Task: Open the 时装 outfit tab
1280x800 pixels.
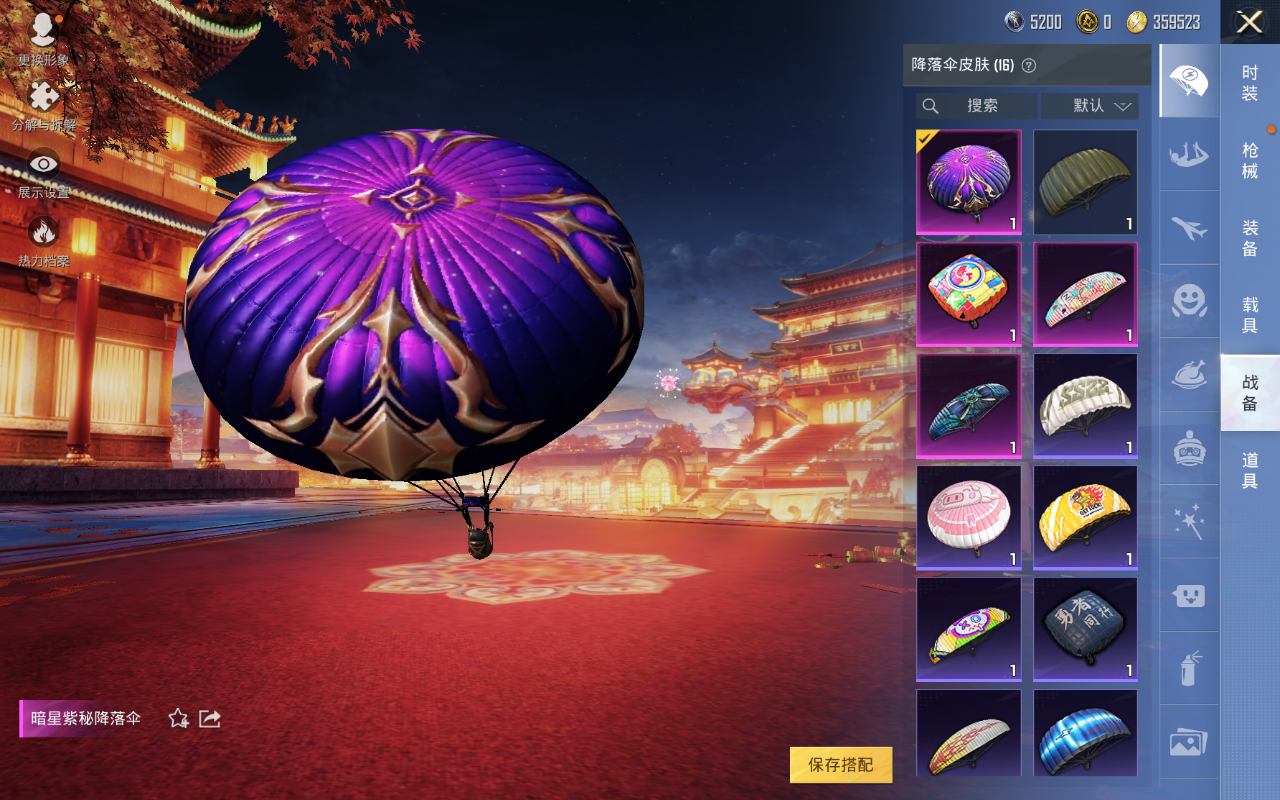Action: point(1250,83)
